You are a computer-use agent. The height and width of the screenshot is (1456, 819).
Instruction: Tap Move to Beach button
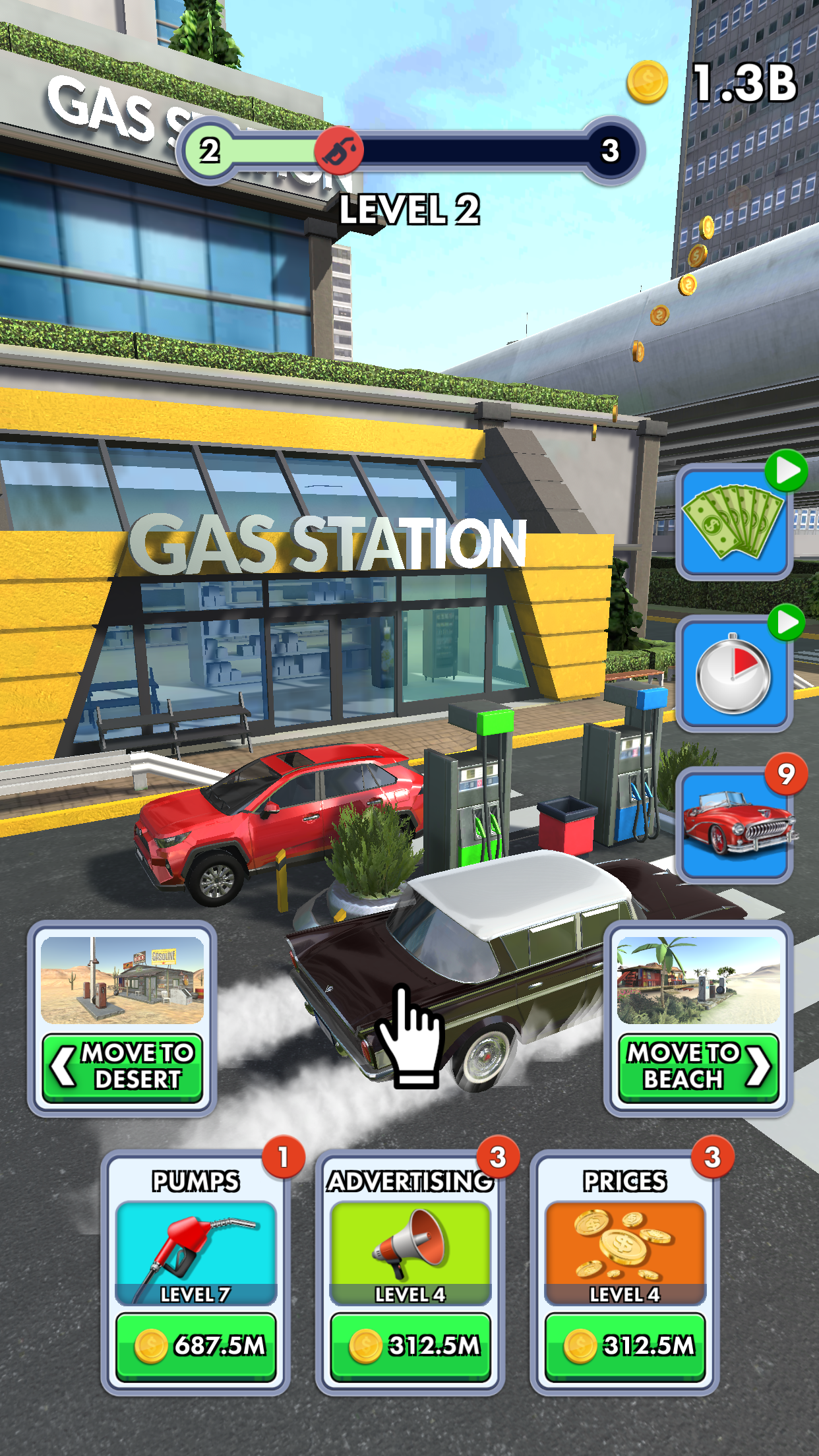point(698,1067)
